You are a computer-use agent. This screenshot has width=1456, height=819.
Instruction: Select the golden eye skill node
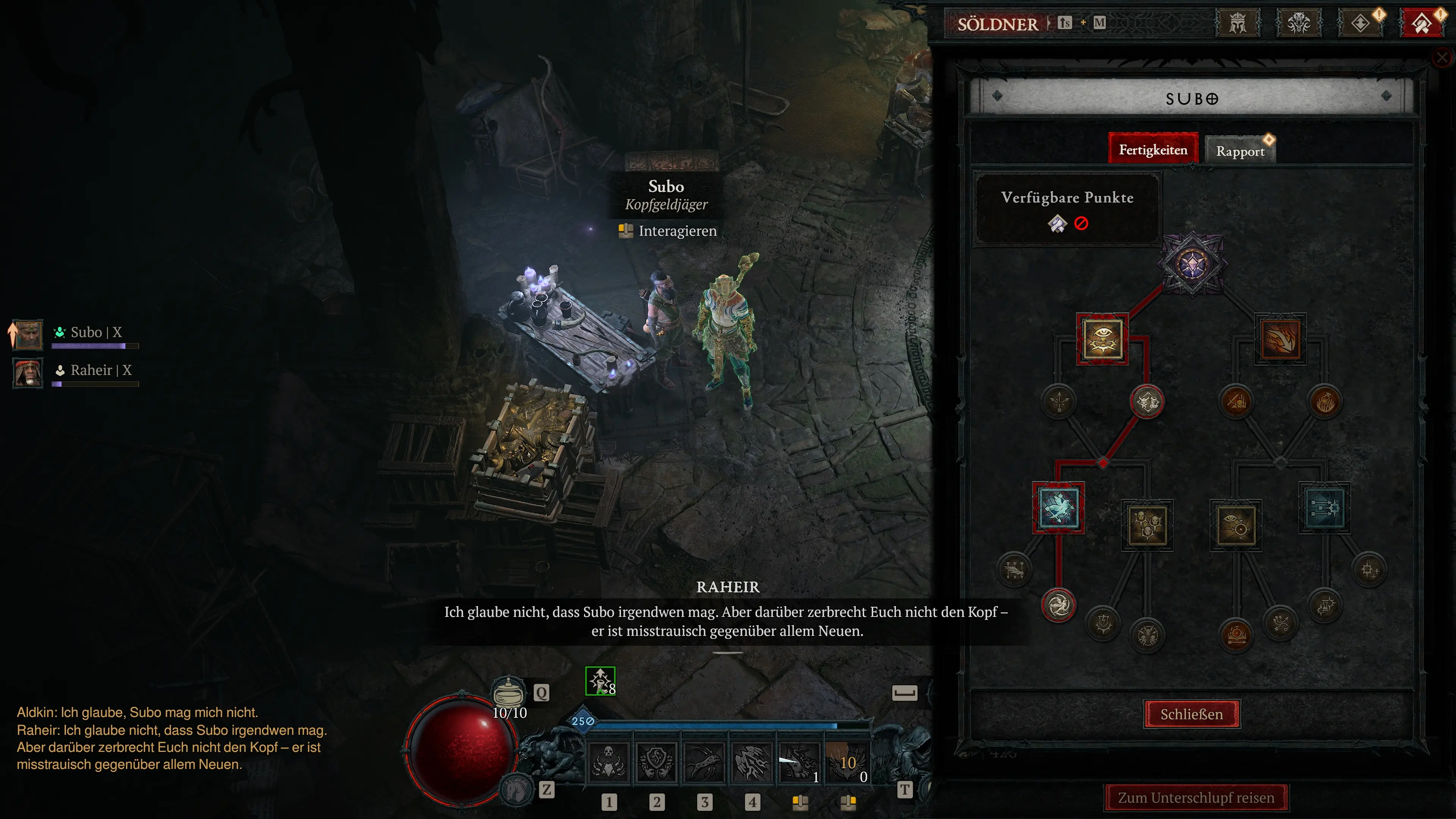tap(1102, 339)
